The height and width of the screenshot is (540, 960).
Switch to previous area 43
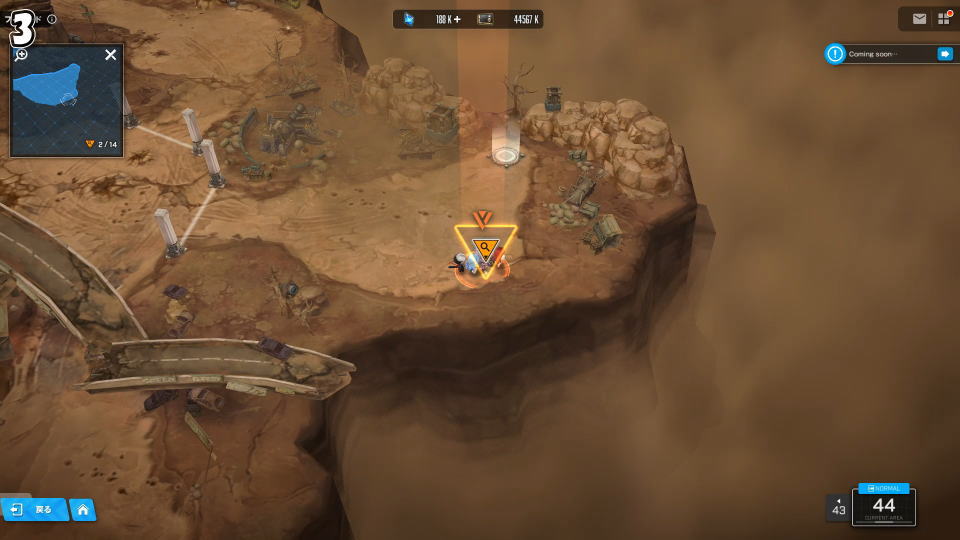click(x=838, y=508)
